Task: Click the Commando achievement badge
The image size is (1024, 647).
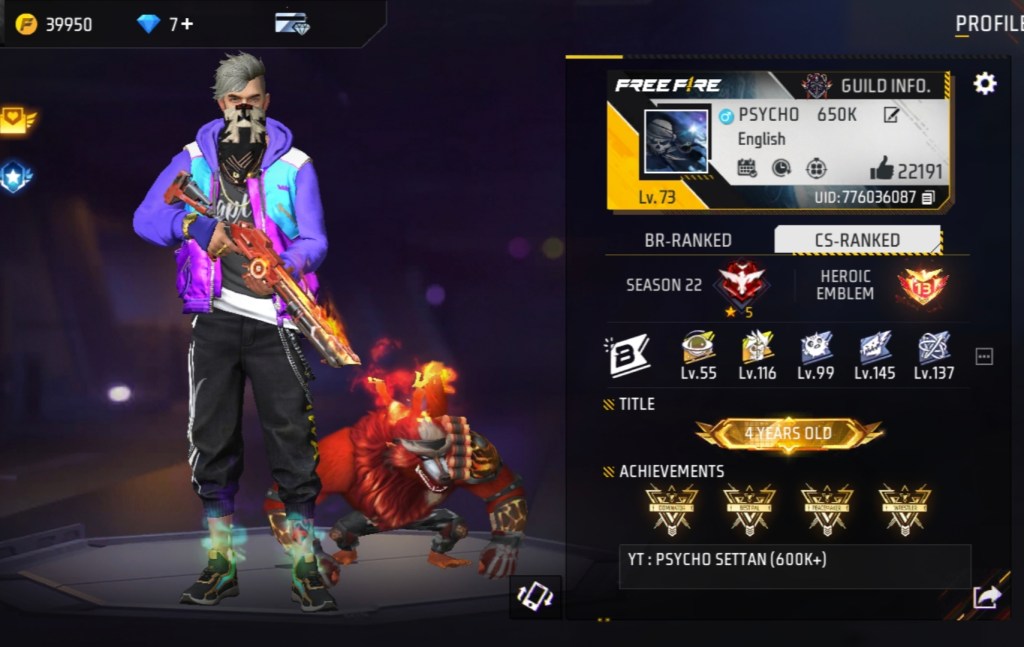Action: pos(671,509)
